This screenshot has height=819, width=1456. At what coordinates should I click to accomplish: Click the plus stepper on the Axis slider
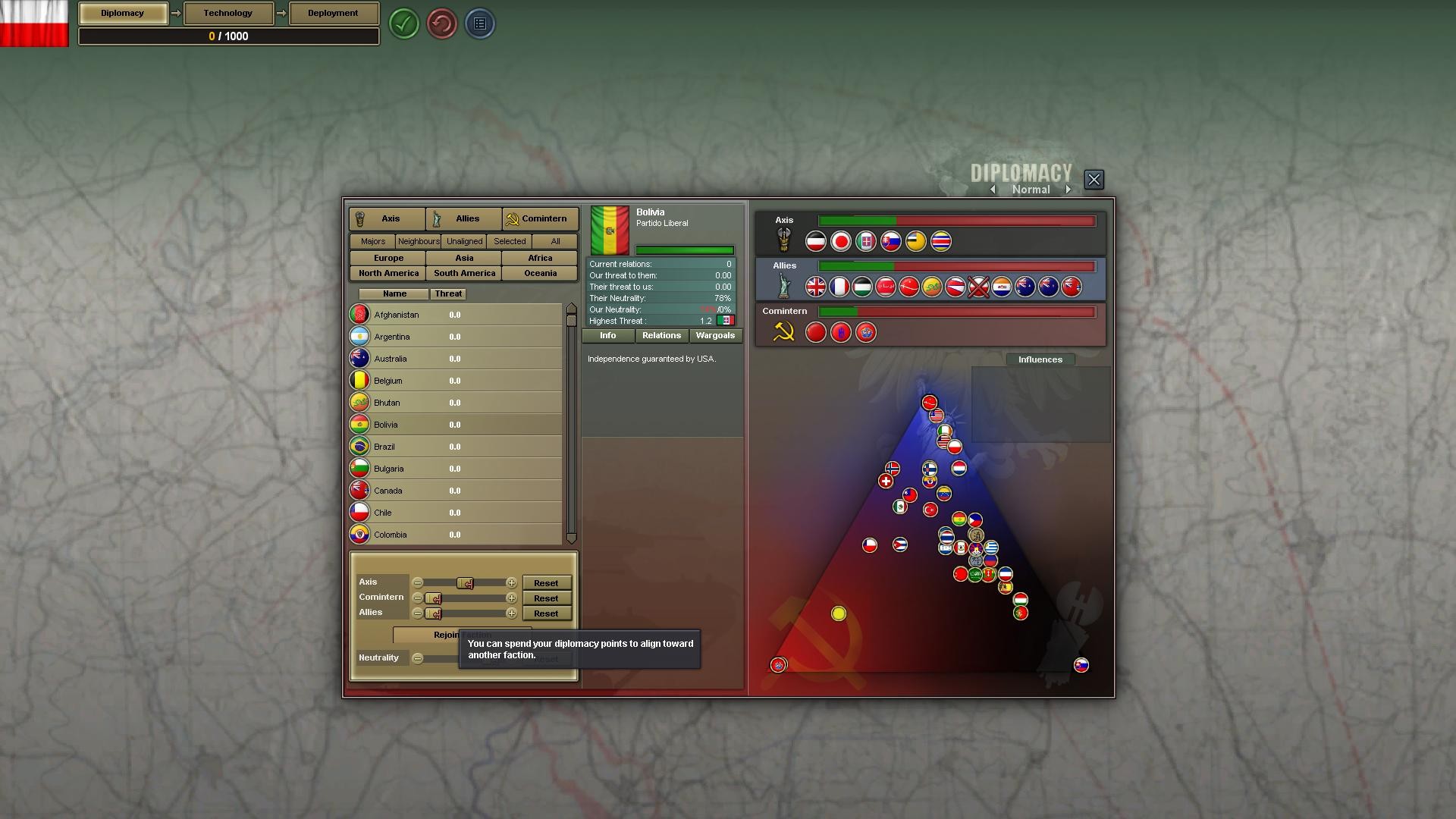[x=513, y=583]
